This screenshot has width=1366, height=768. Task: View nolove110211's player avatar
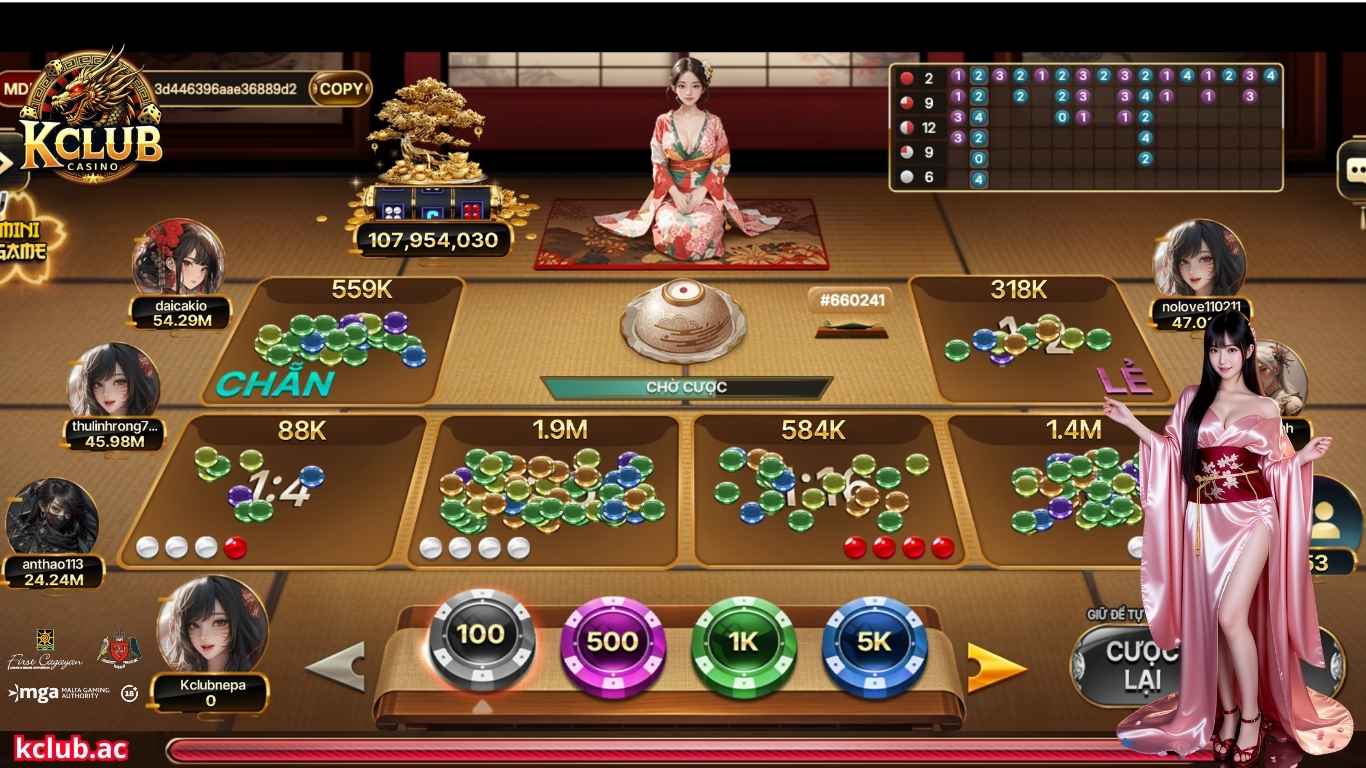point(1198,260)
